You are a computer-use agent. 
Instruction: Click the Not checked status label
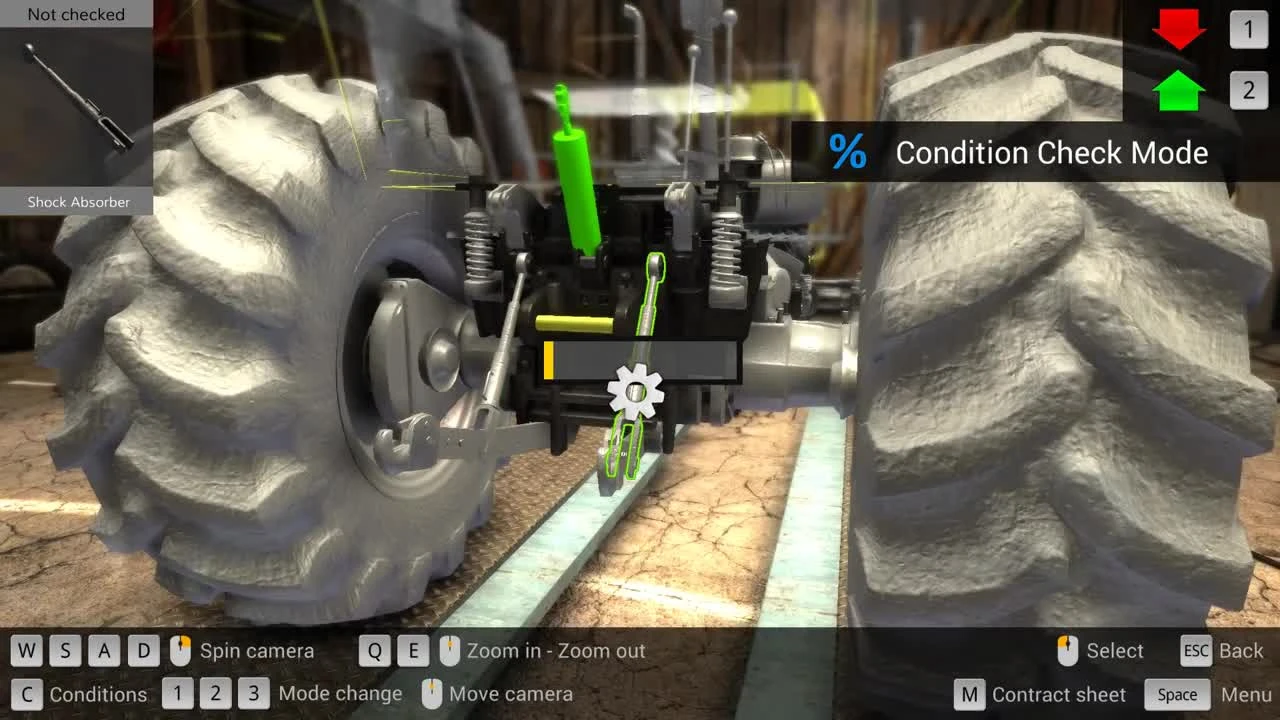point(75,14)
